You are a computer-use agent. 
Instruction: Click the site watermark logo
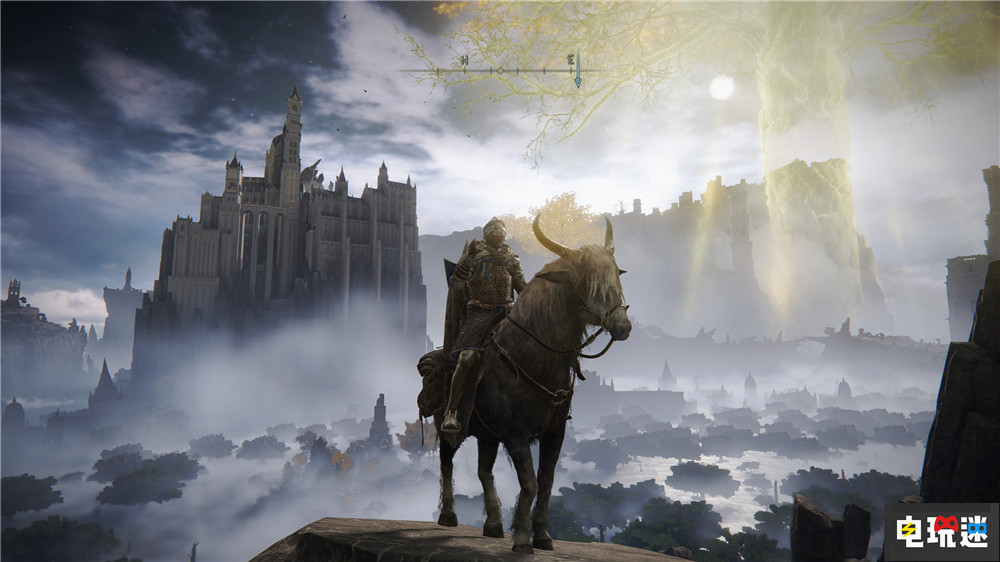click(x=941, y=531)
